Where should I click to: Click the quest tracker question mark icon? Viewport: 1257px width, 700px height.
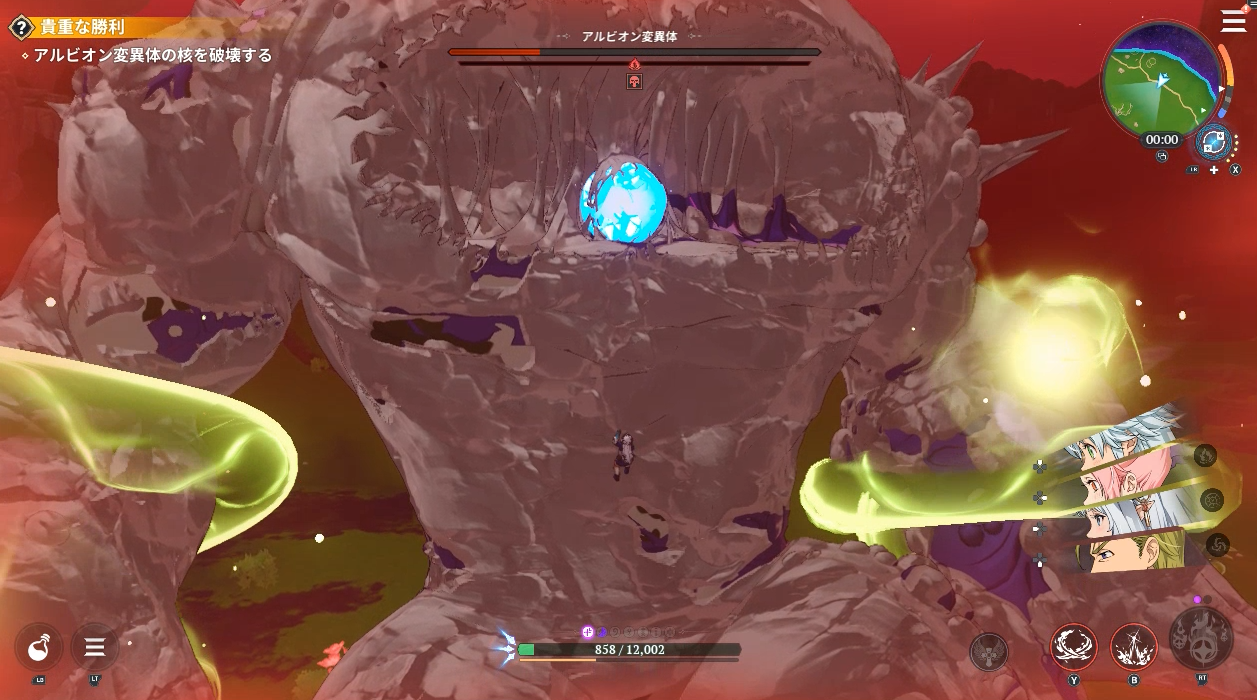point(22,28)
